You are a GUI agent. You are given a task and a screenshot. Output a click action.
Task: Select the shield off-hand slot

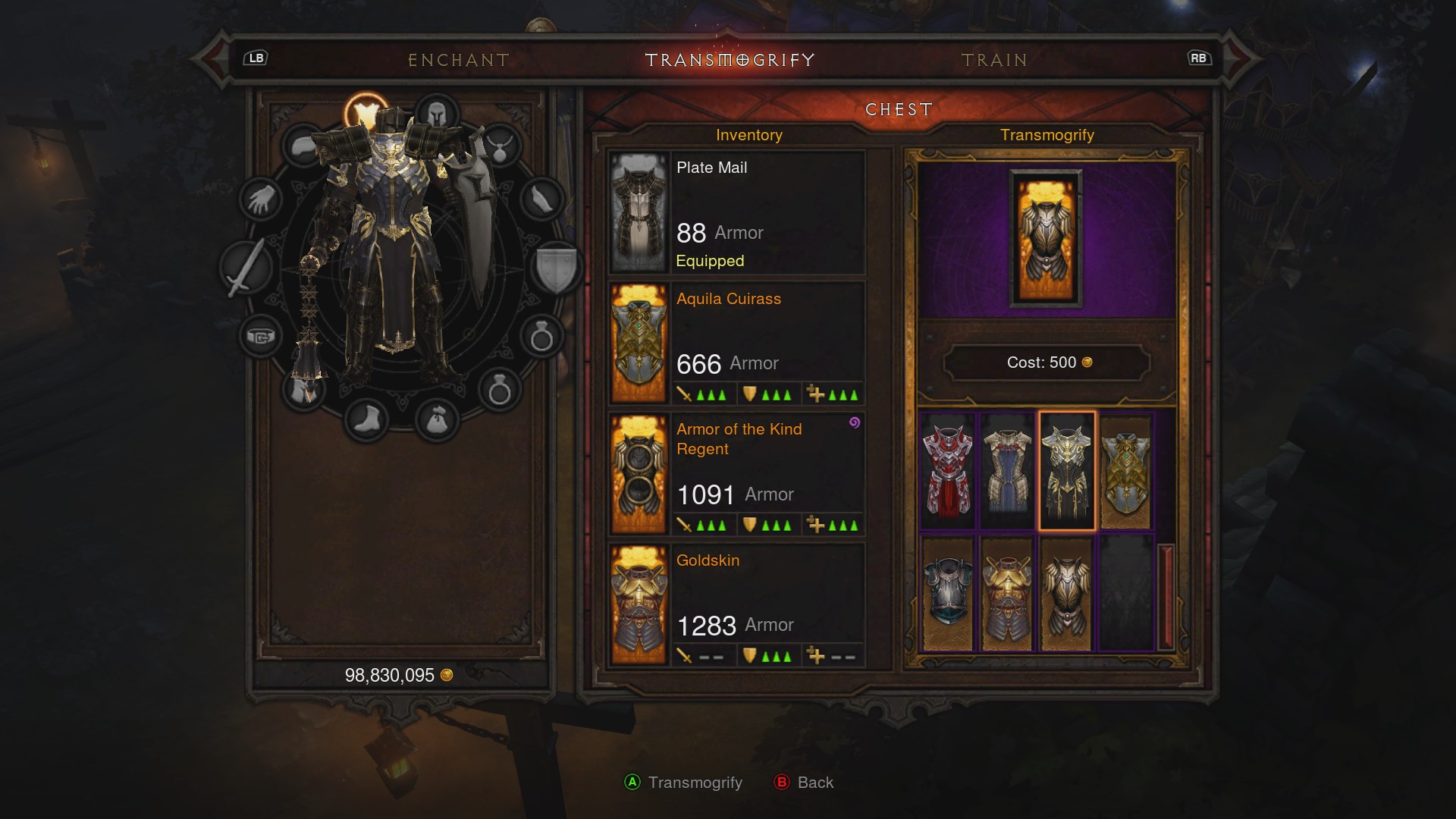coord(556,268)
